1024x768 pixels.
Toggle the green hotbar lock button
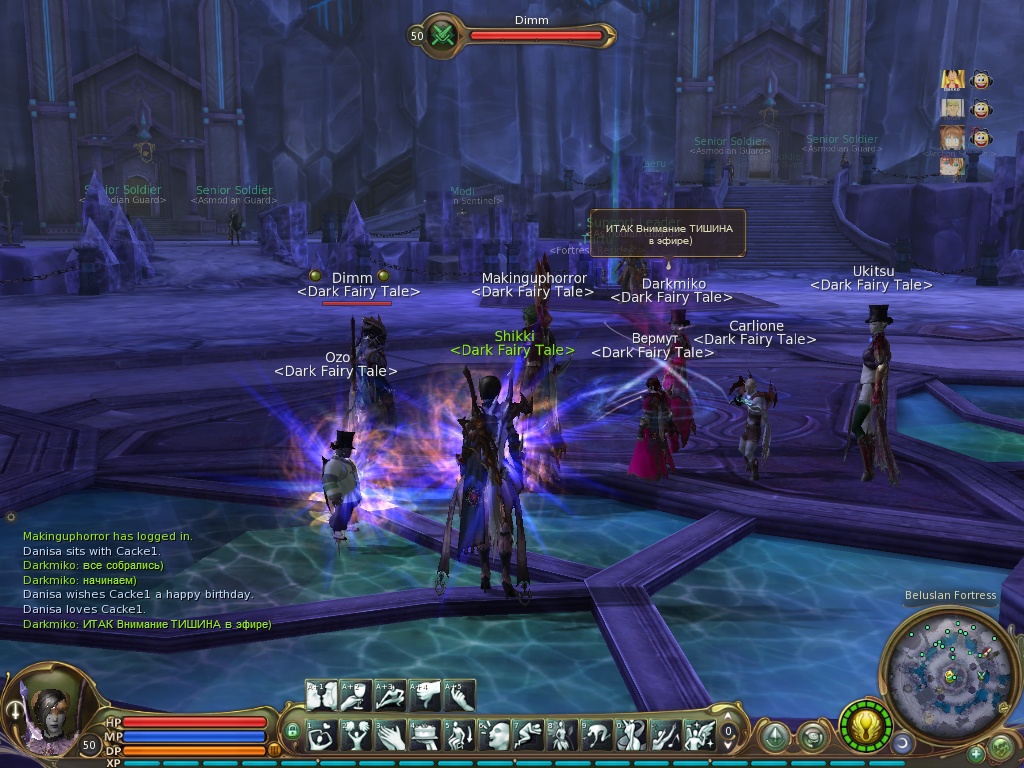click(x=292, y=731)
